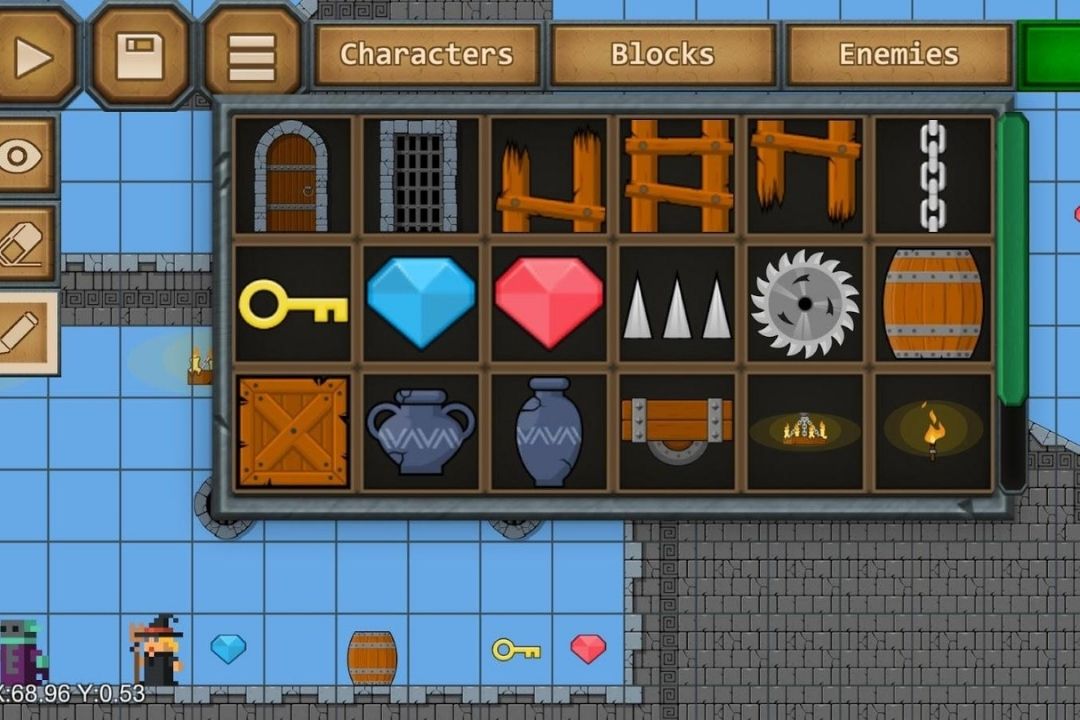Switch to the Characters tab
This screenshot has width=1080, height=720.
(x=427, y=55)
